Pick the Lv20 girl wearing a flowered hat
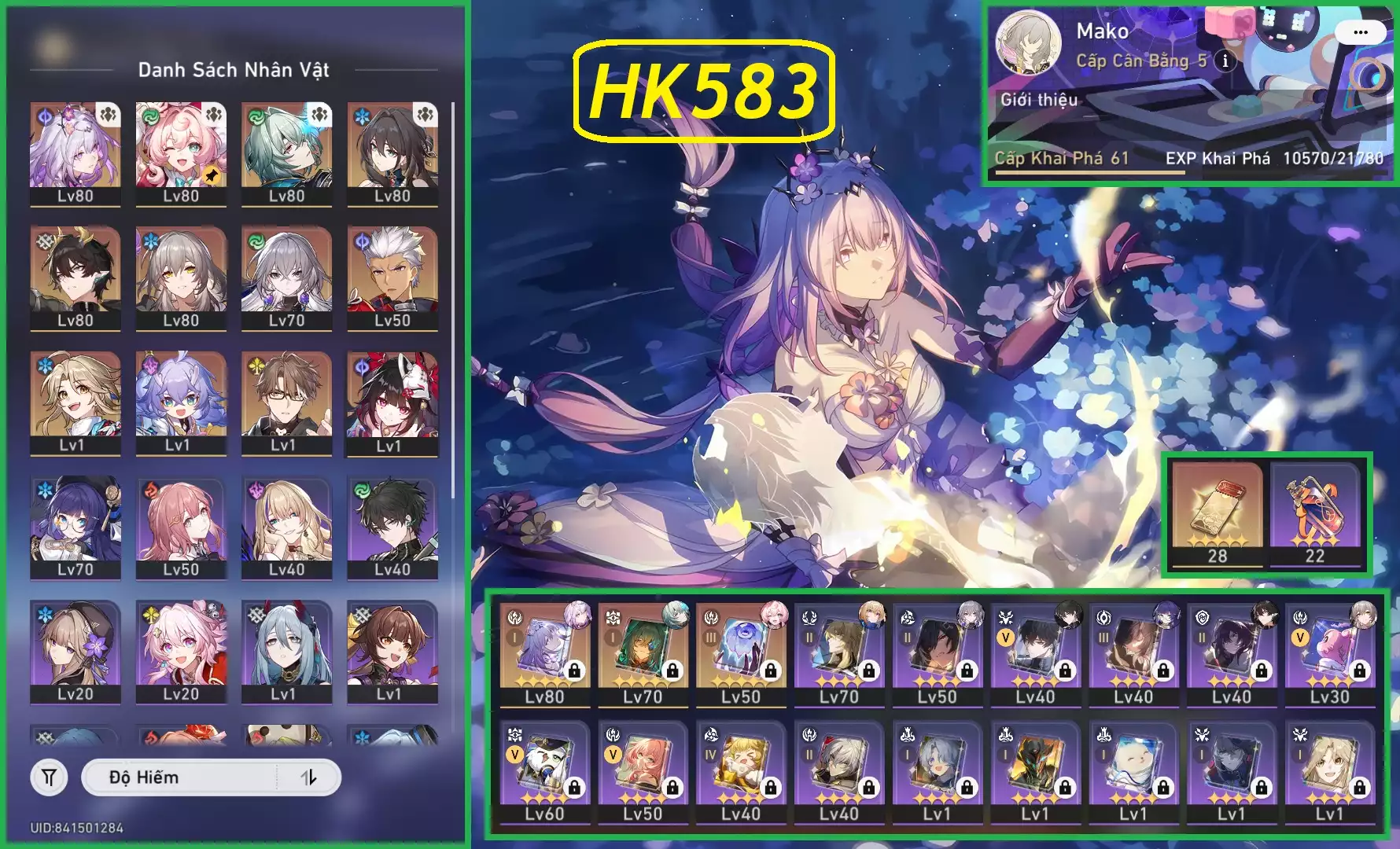 [76, 650]
